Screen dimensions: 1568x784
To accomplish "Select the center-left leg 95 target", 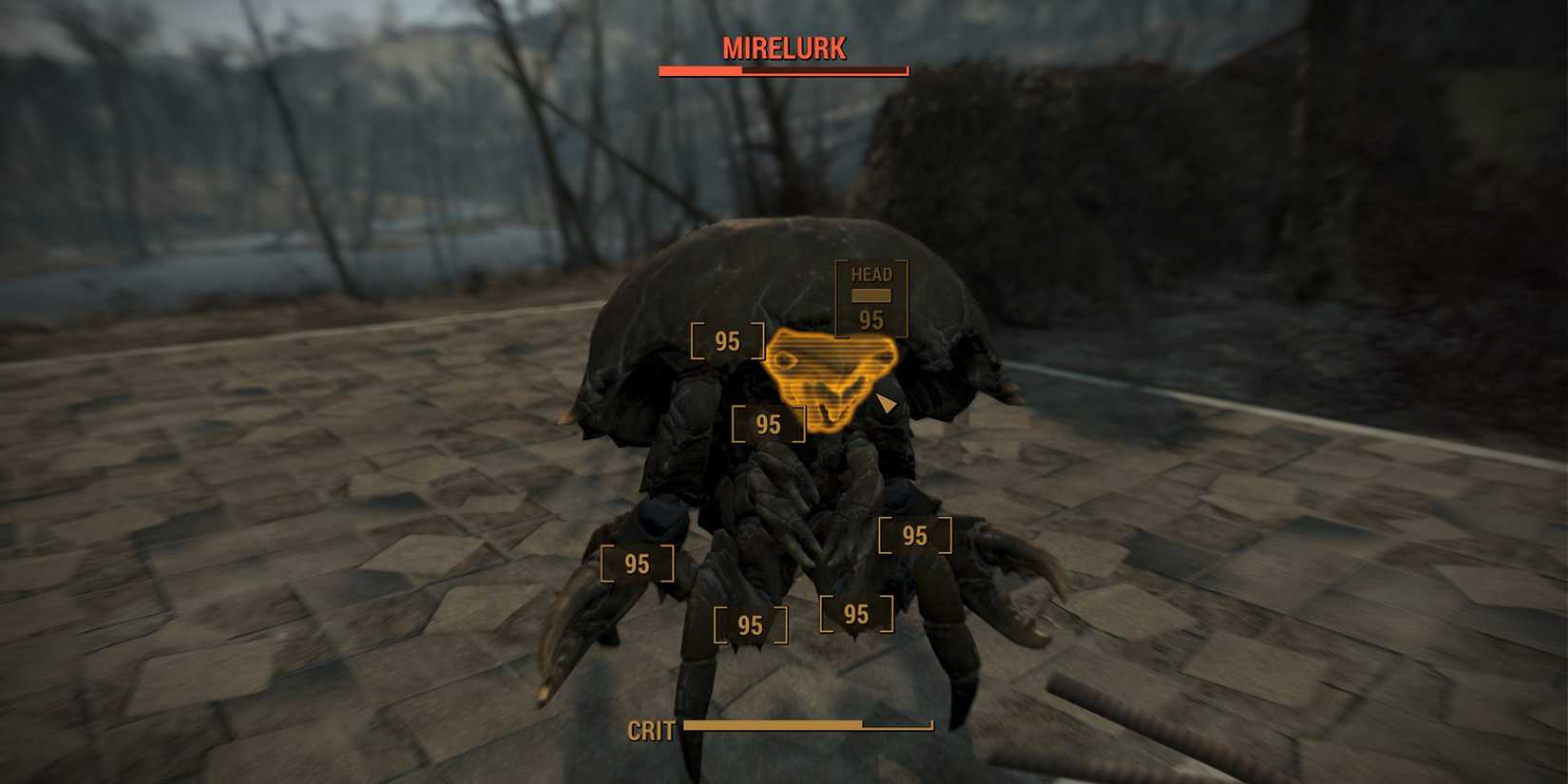I will tap(751, 622).
